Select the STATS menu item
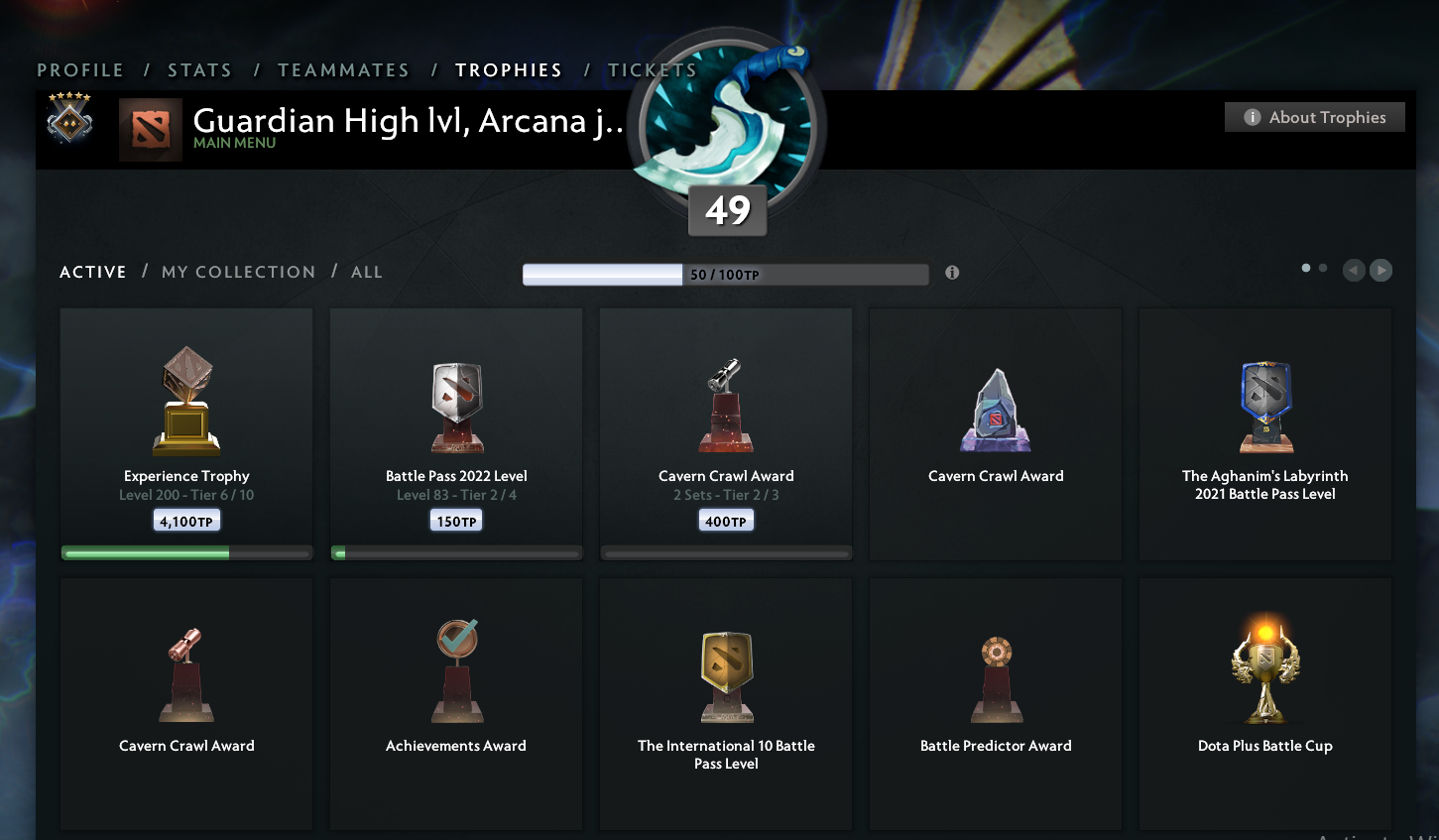This screenshot has width=1439, height=840. (199, 69)
